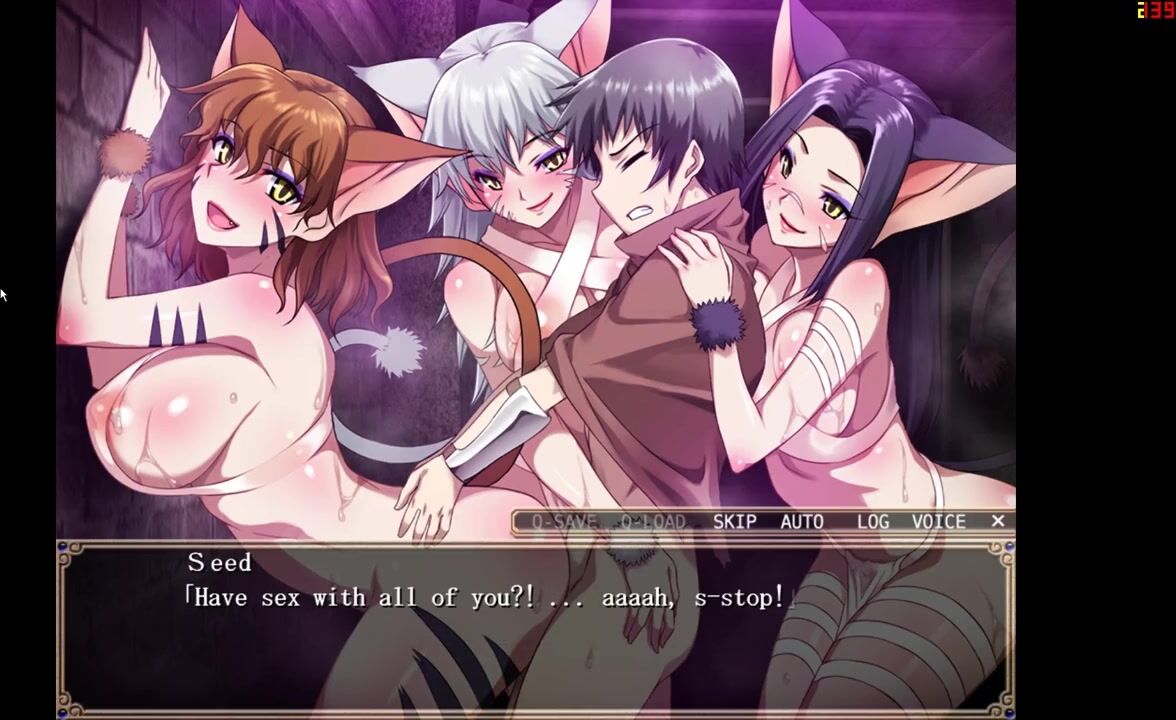Click the VOICE button
Viewport: 1176px width, 720px height.
938,521
